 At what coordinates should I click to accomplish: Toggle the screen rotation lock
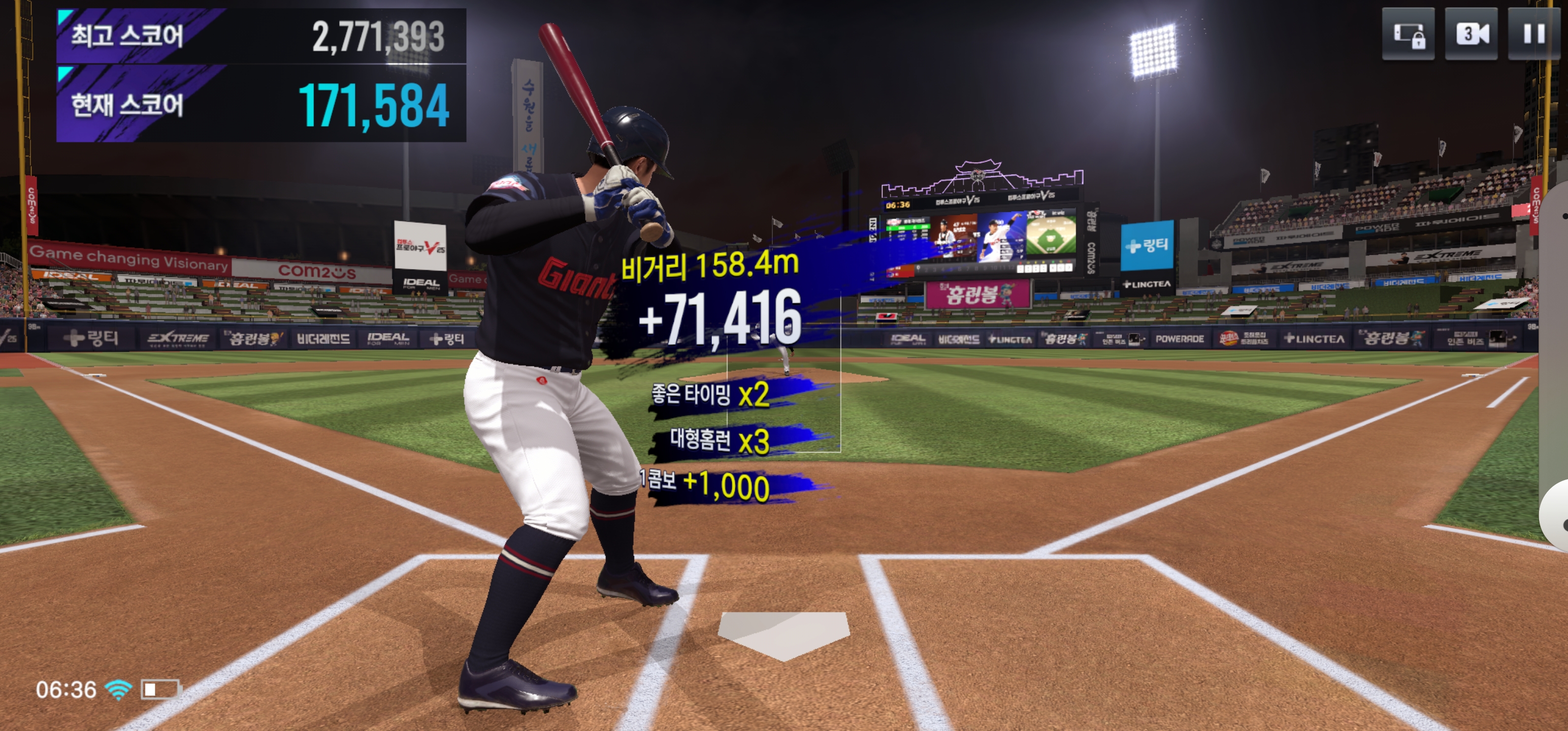tap(1408, 34)
